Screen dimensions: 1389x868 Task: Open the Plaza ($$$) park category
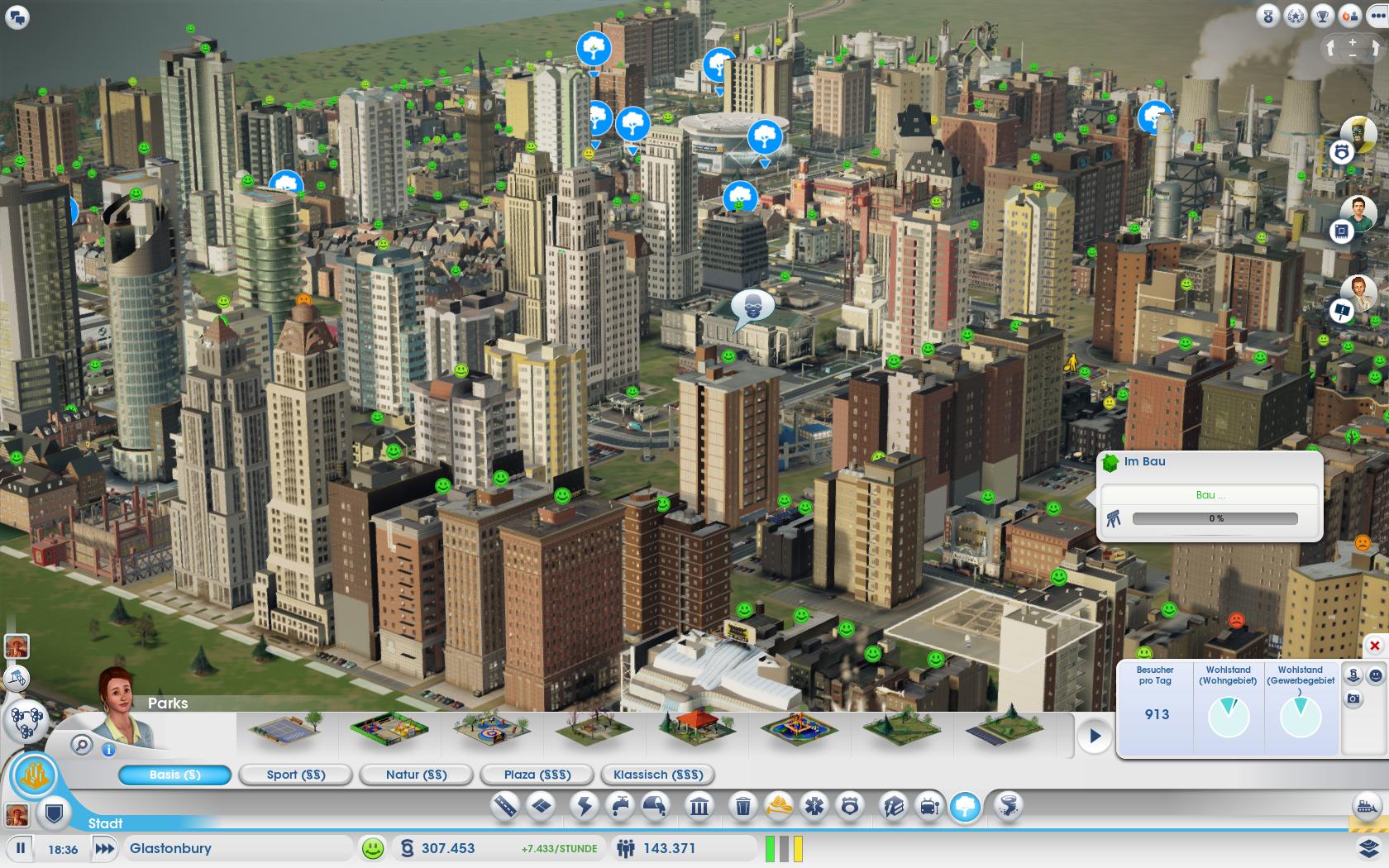(537, 775)
